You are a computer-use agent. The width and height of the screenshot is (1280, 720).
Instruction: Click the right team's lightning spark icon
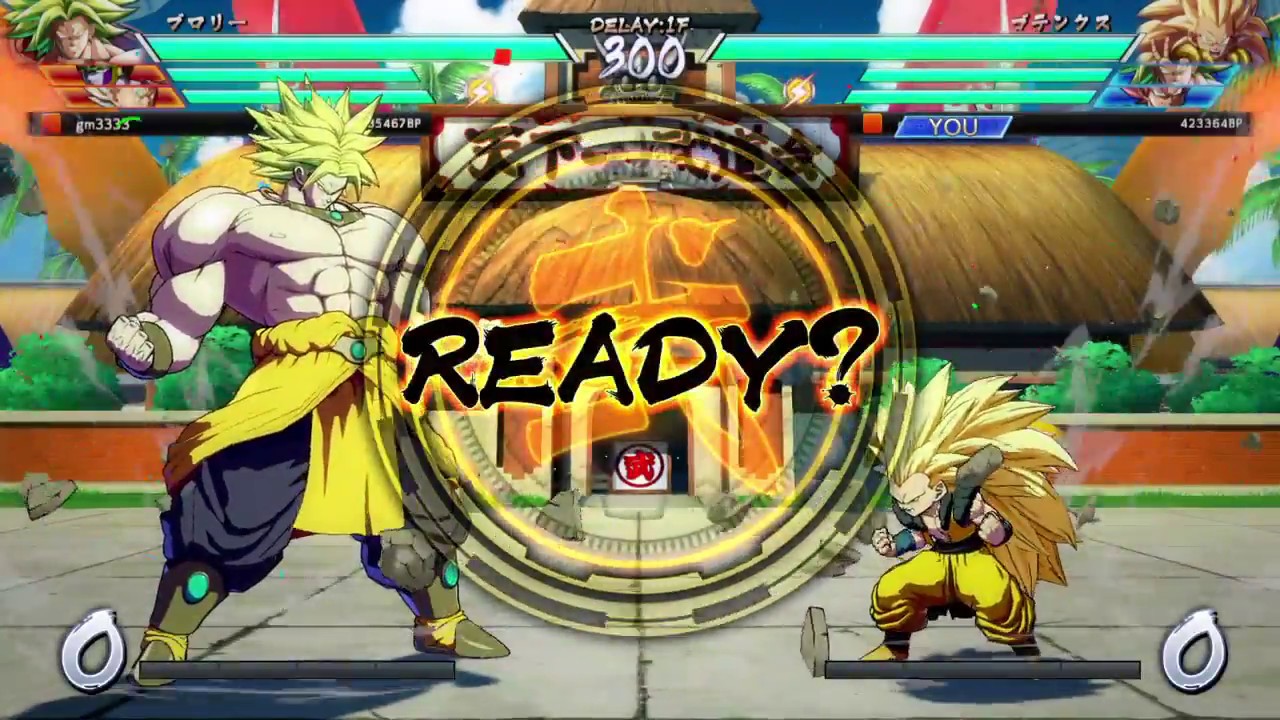(800, 90)
